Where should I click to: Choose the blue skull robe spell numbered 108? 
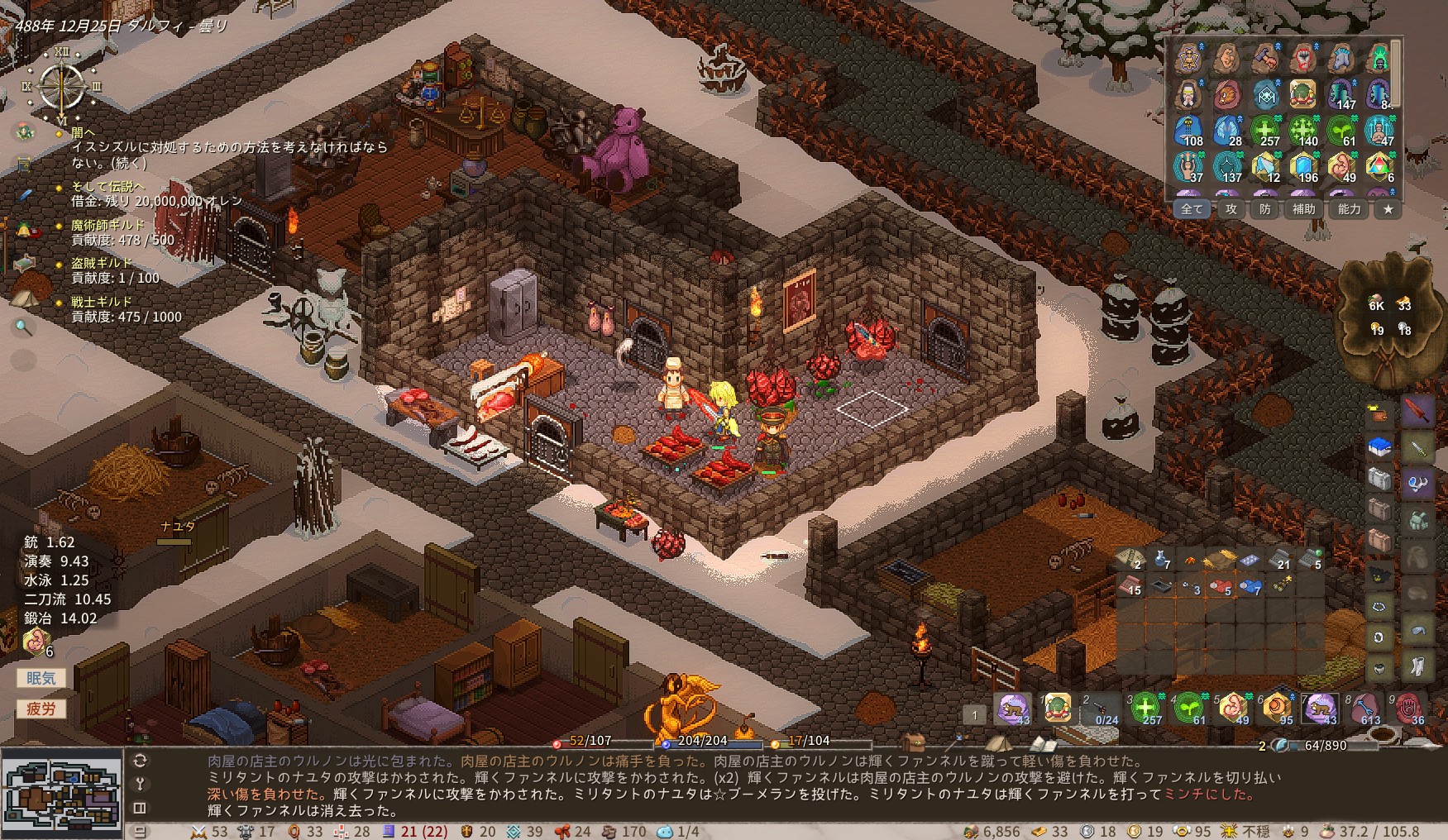(1189, 131)
